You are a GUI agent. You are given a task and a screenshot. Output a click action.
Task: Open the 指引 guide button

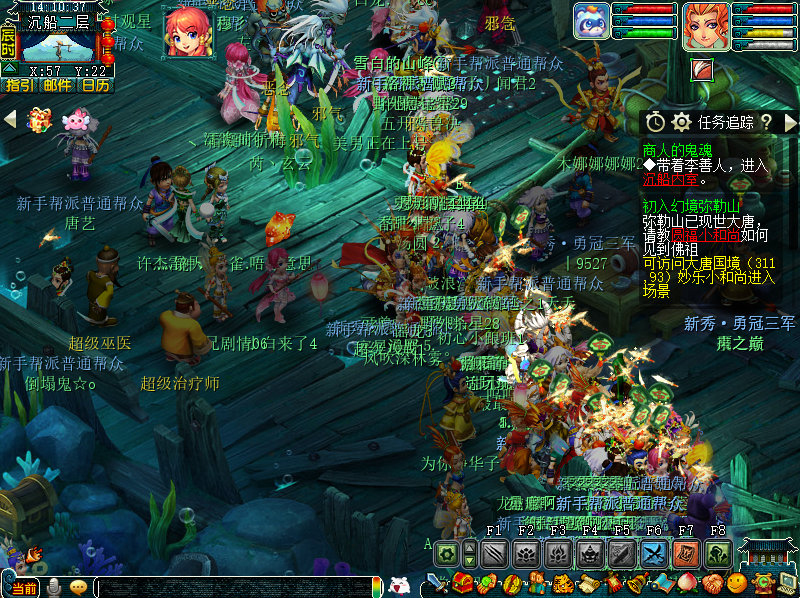coord(19,86)
